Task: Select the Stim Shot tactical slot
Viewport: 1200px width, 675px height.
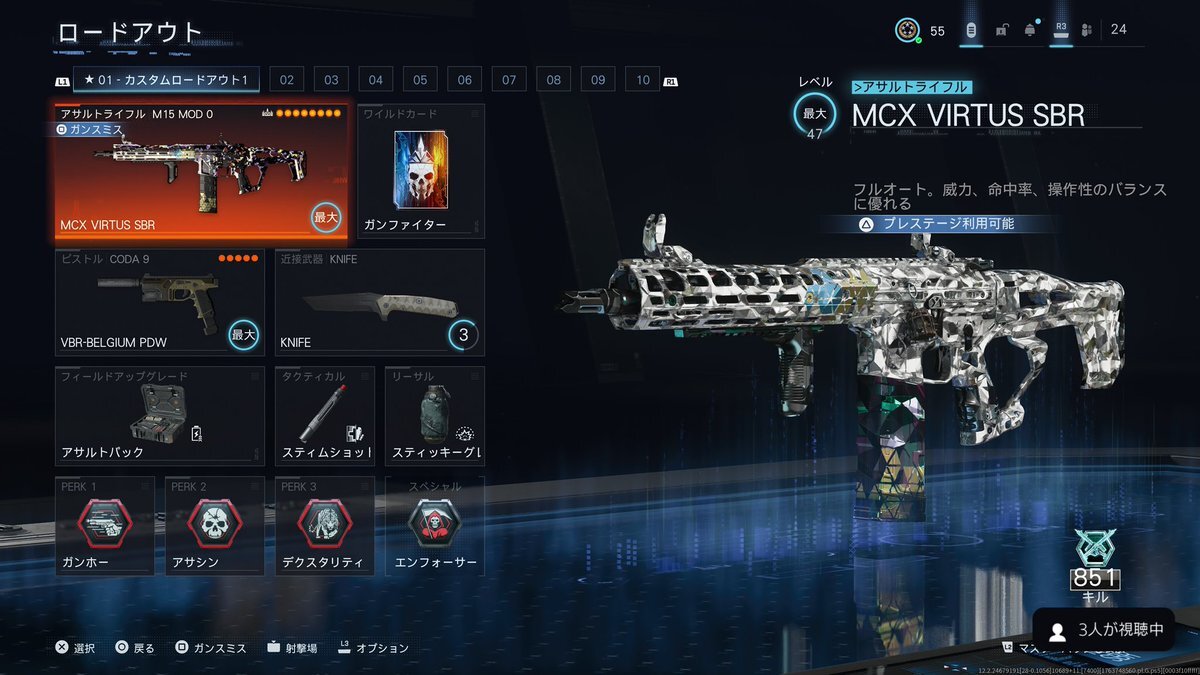Action: coord(325,417)
